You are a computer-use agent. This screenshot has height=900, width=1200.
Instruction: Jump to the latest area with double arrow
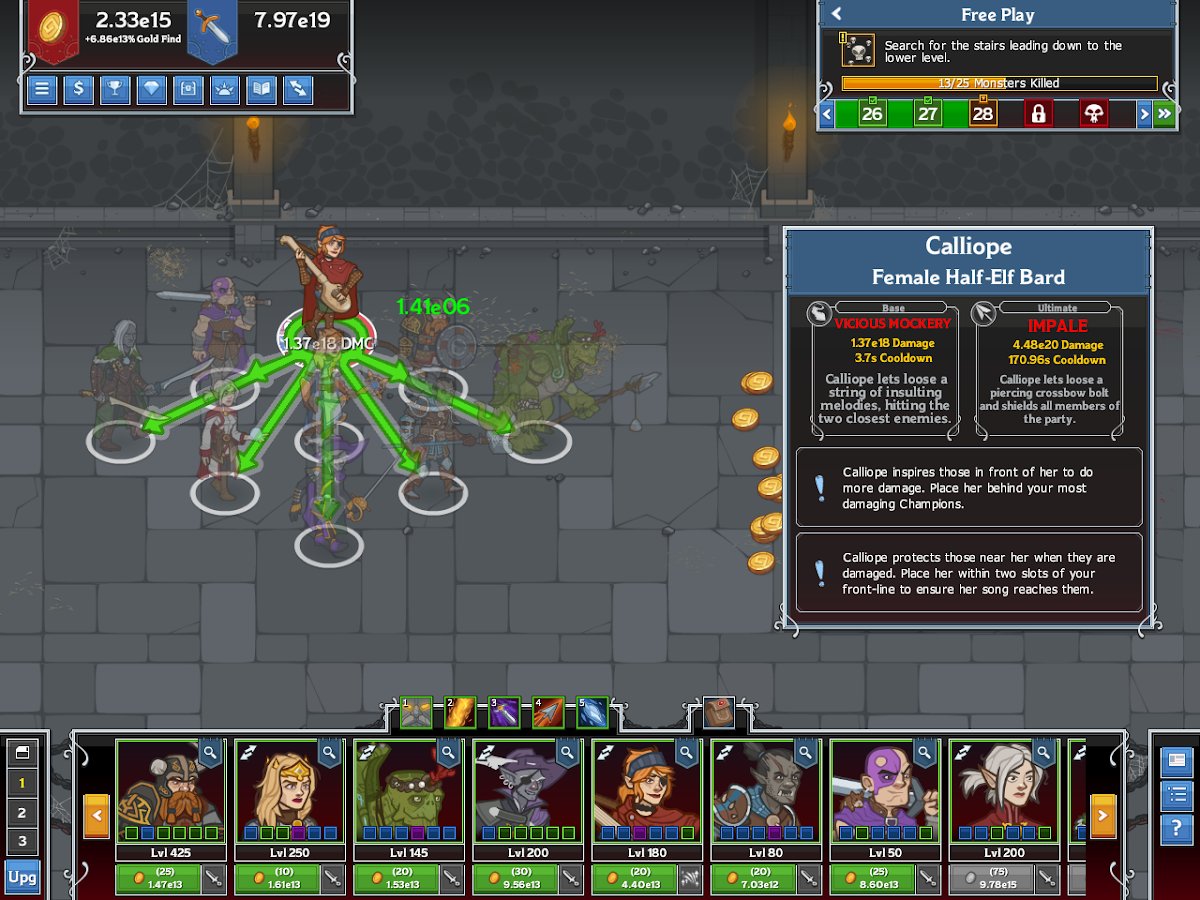point(1164,114)
